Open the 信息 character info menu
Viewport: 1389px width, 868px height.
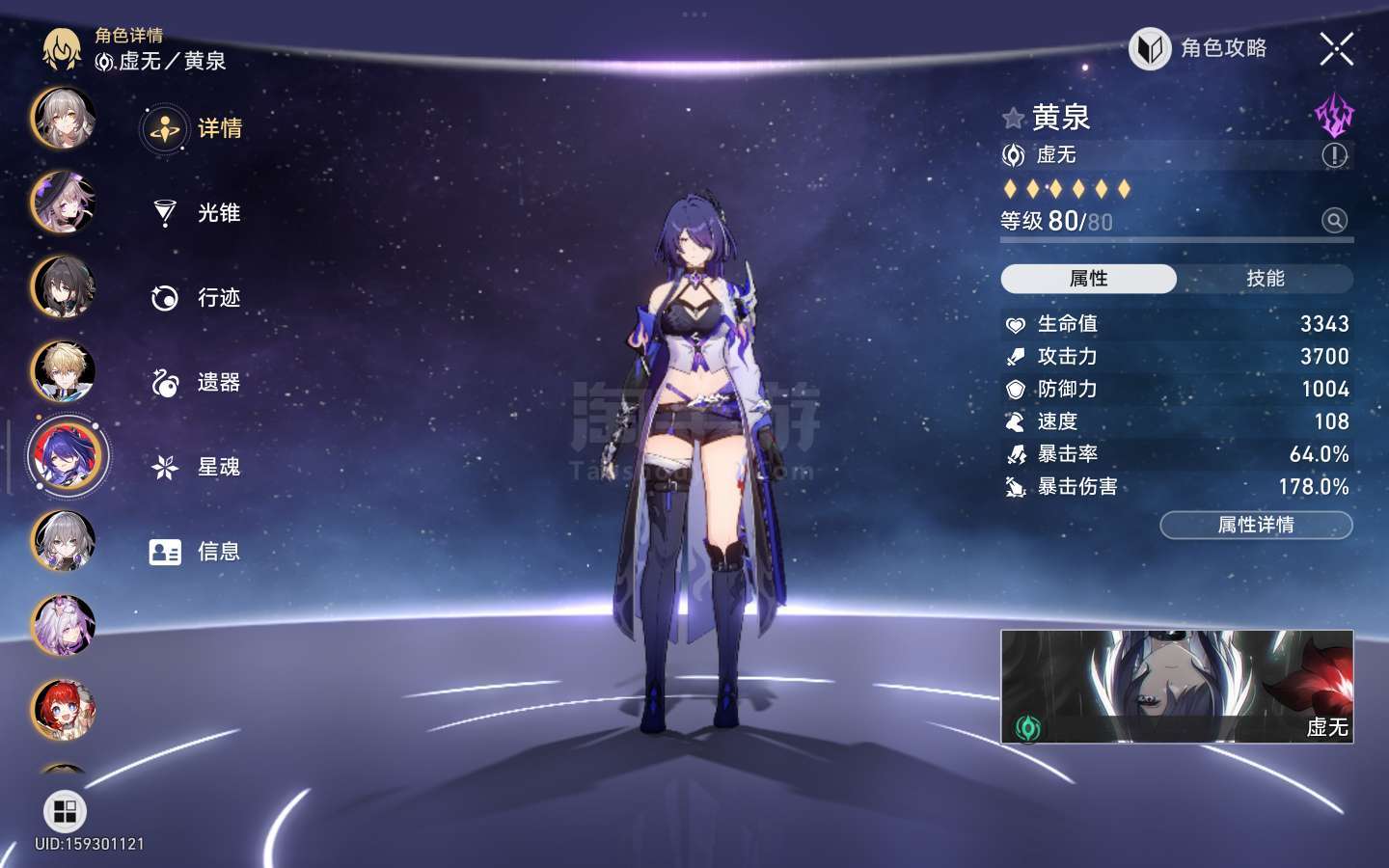(197, 552)
